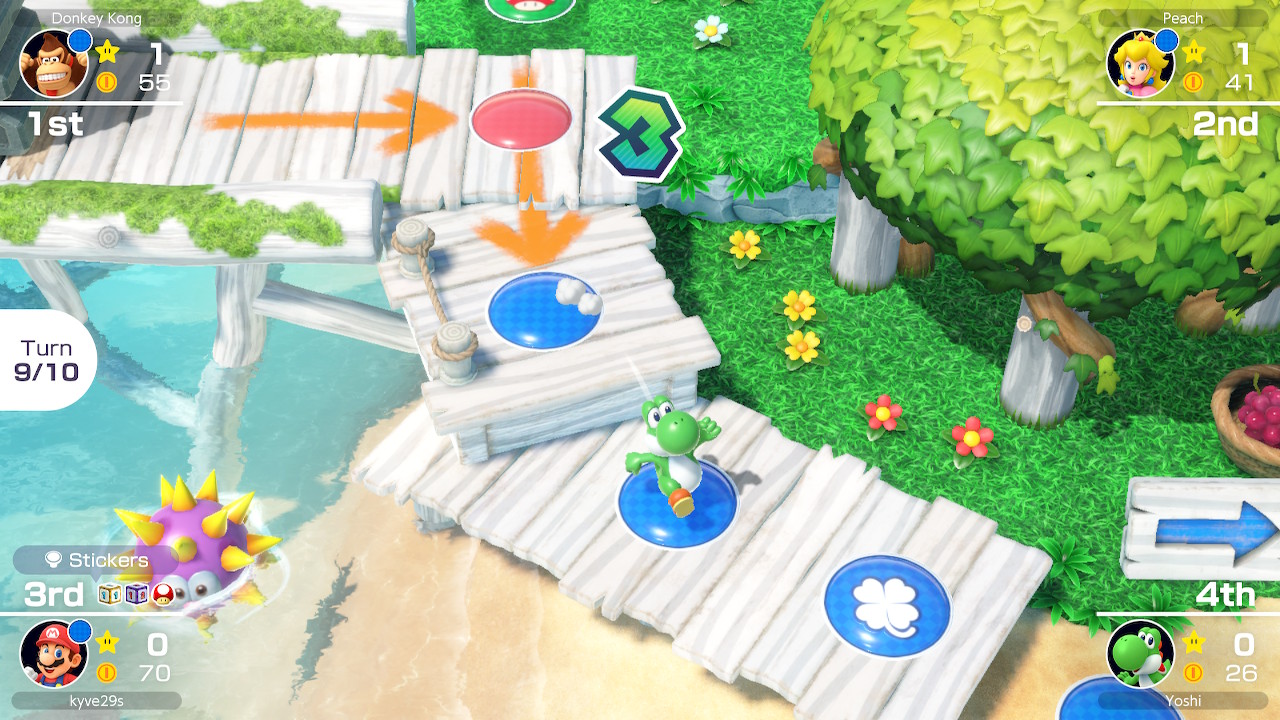Pick the gold dice block item

click(110, 594)
